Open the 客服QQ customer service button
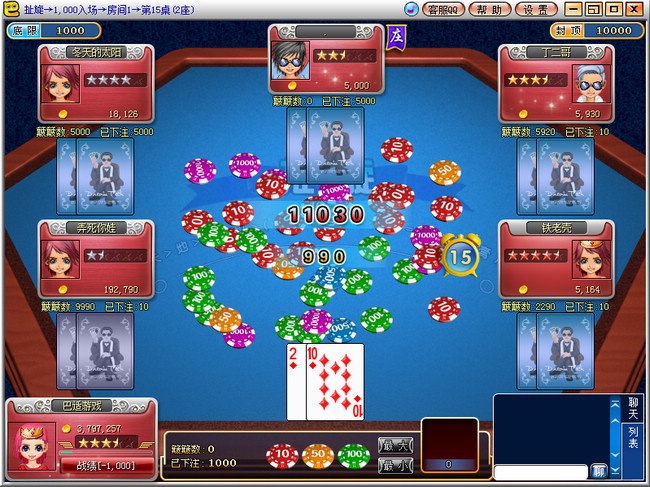Viewport: 650px width, 487px height. (441, 9)
